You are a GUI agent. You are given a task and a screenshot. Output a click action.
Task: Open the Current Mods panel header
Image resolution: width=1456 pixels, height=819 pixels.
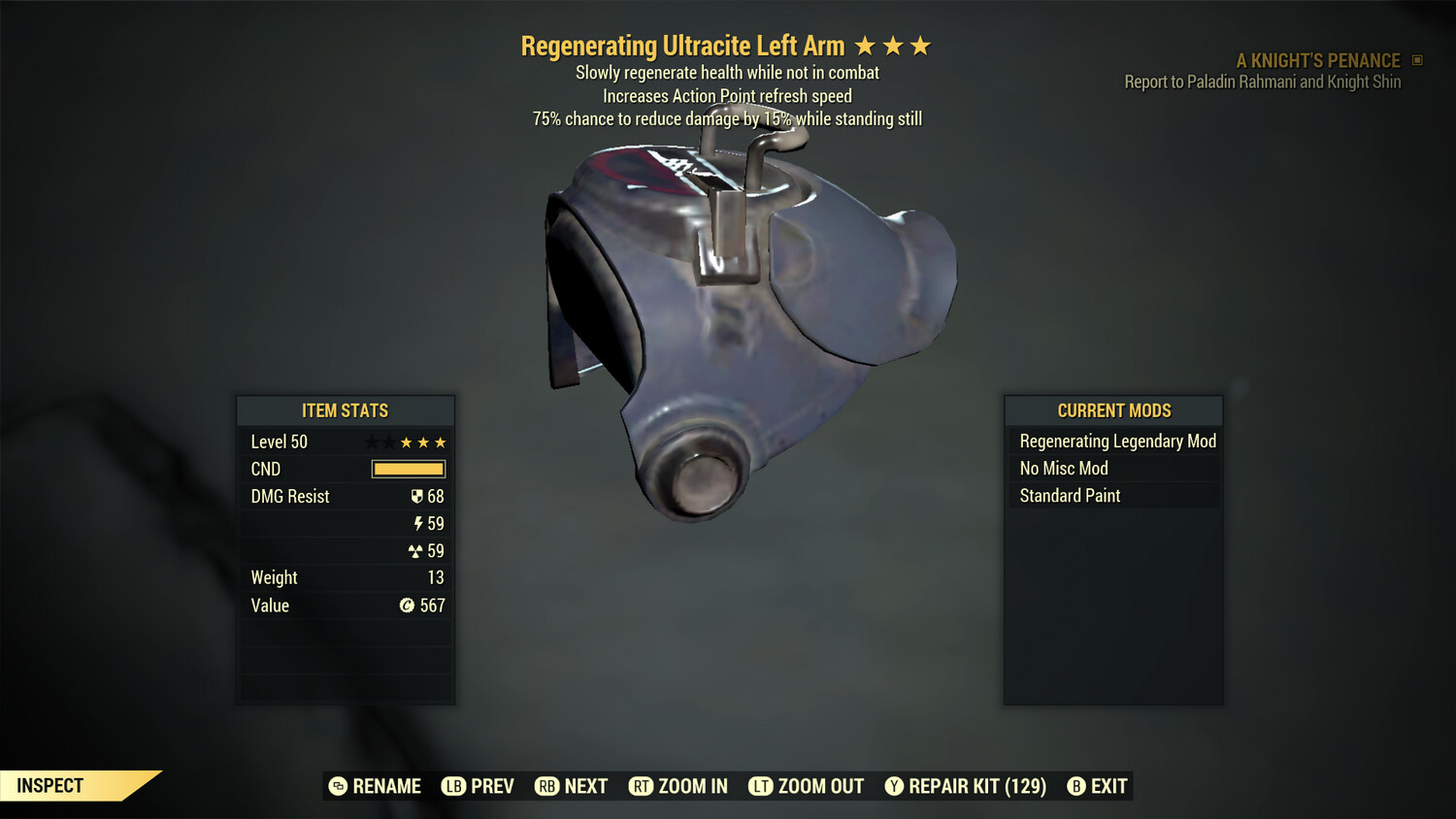[1112, 410]
